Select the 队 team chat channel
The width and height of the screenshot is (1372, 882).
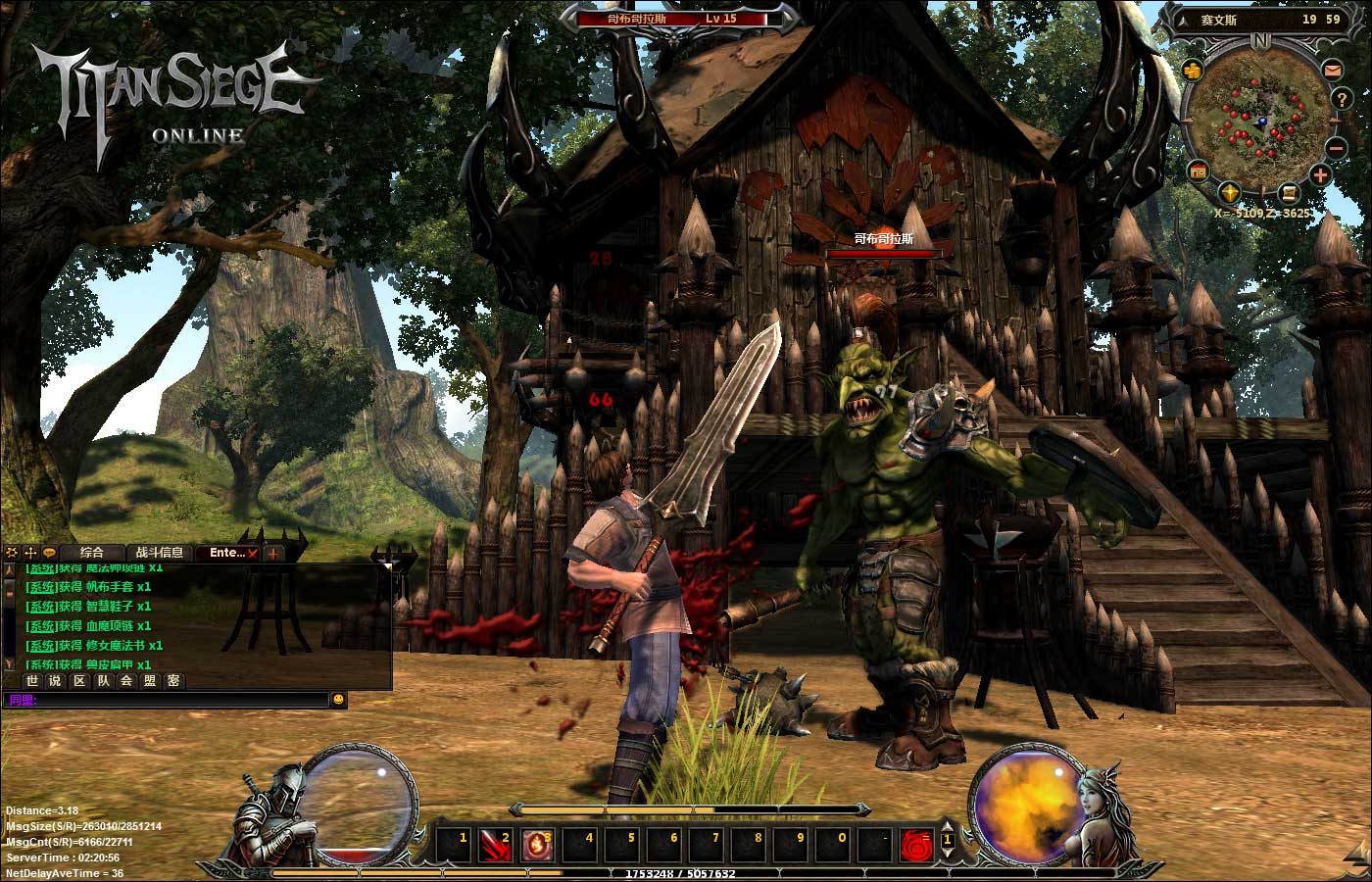103,681
